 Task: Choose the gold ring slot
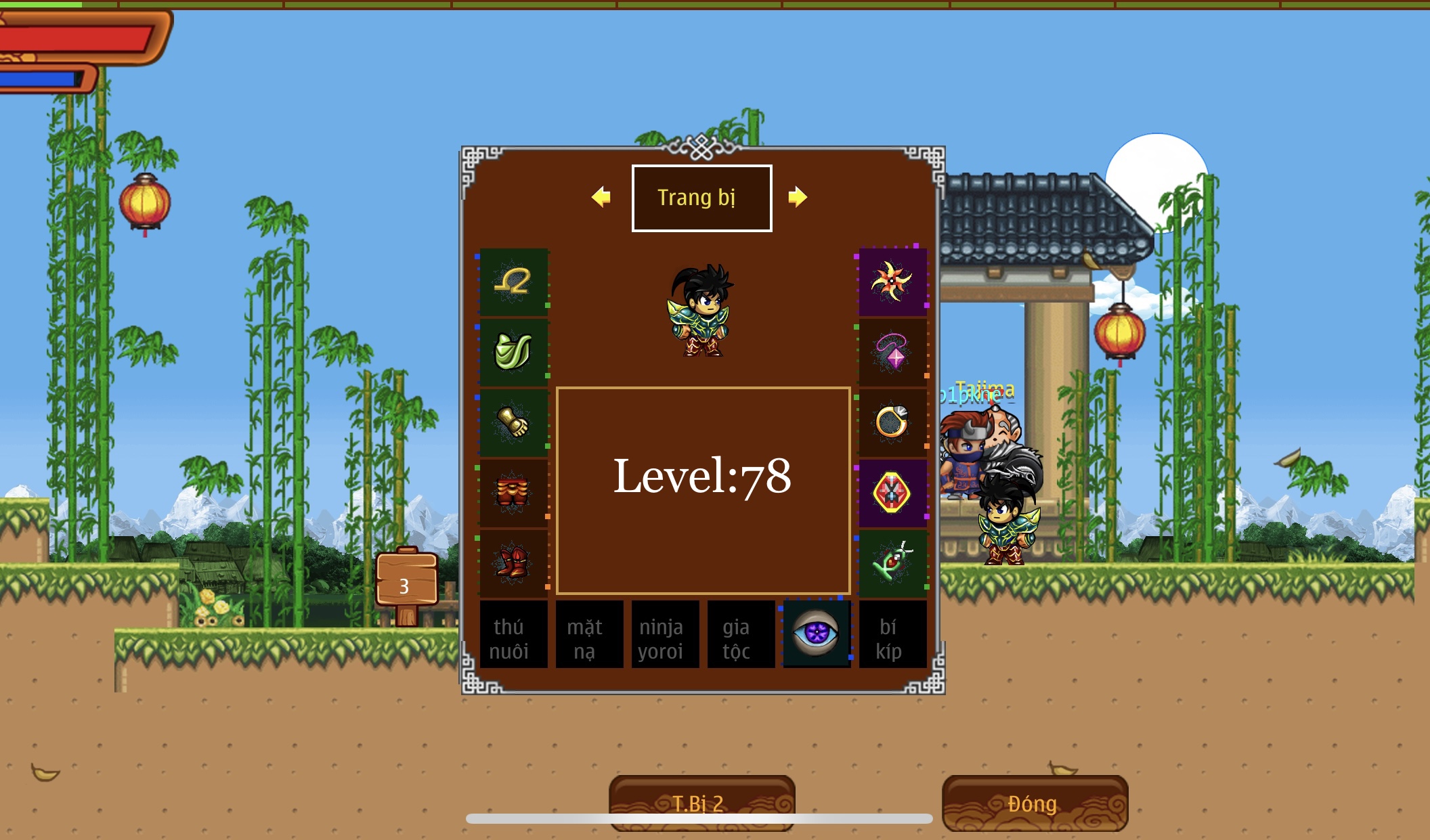tap(892, 423)
